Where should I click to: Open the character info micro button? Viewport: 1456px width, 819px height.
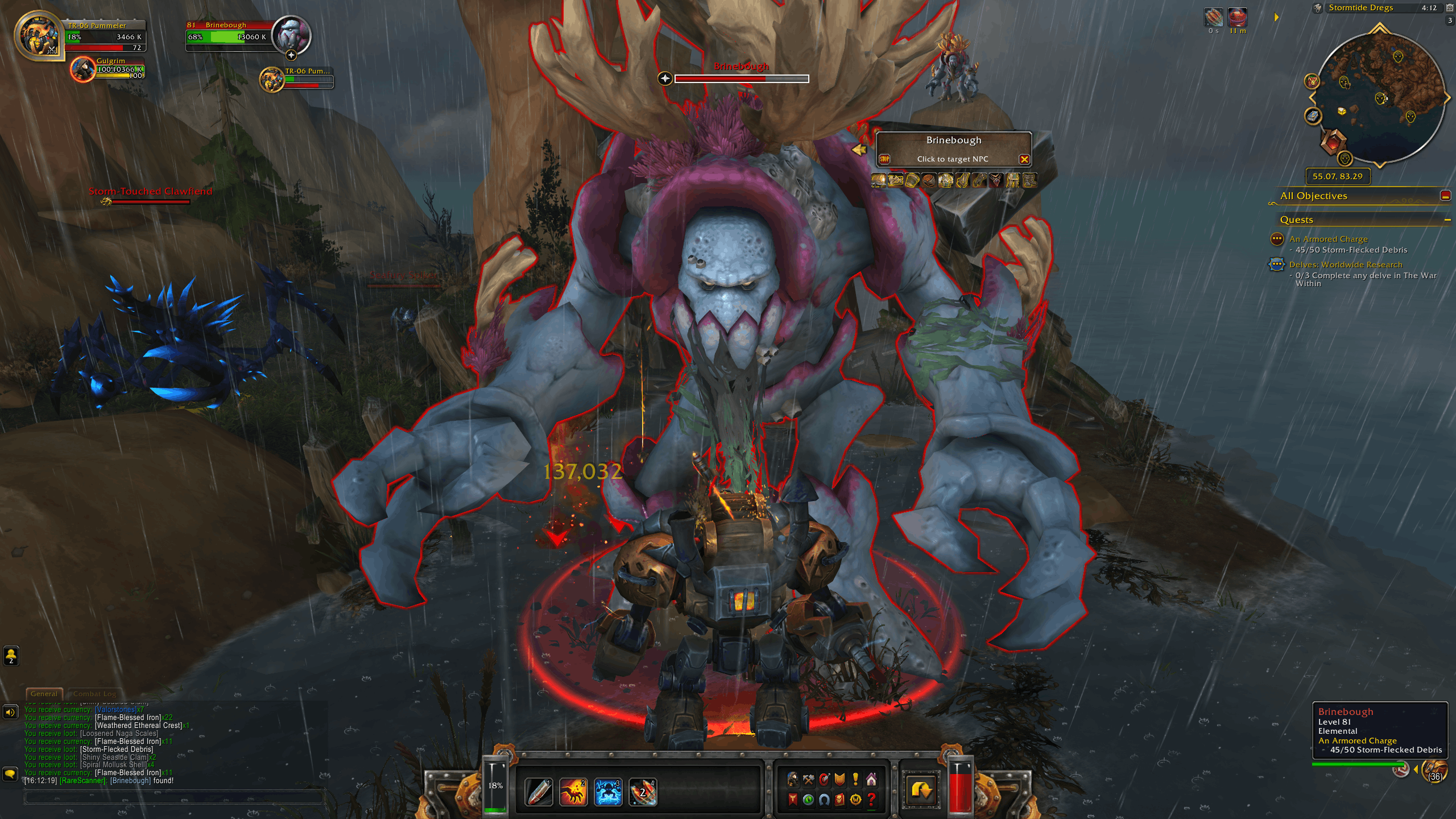[x=792, y=779]
